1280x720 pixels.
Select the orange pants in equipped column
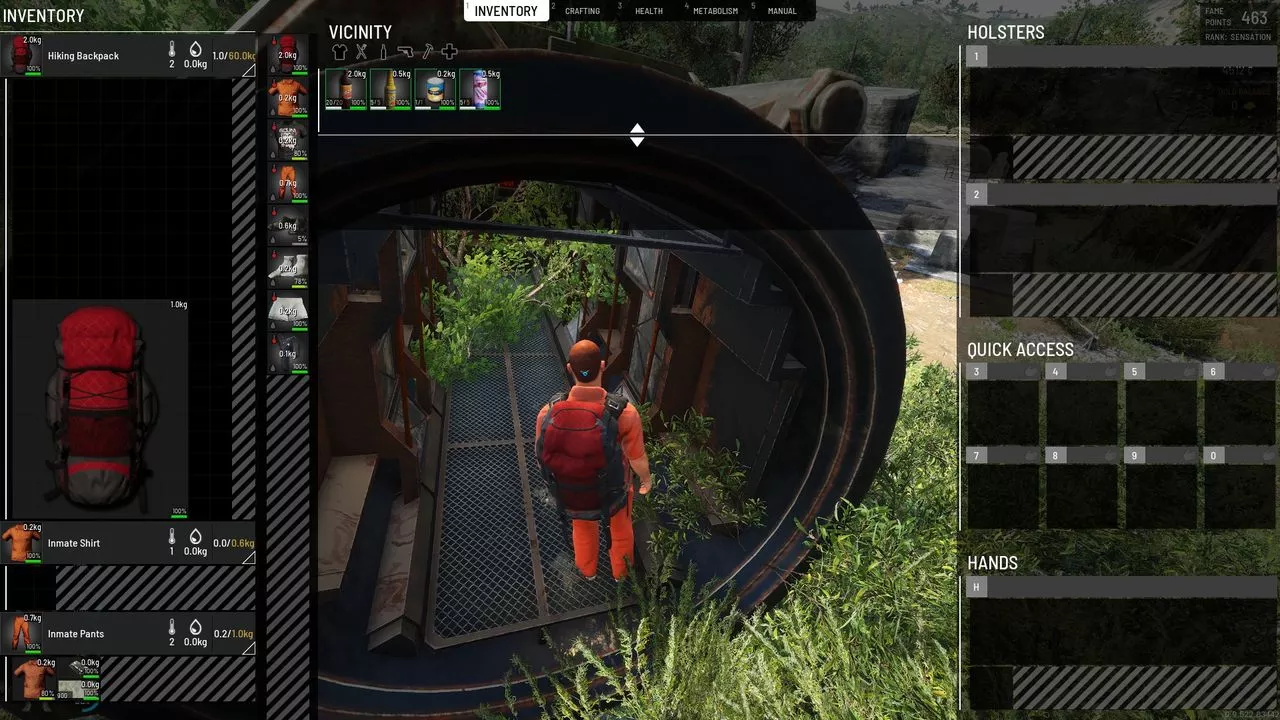coord(288,183)
